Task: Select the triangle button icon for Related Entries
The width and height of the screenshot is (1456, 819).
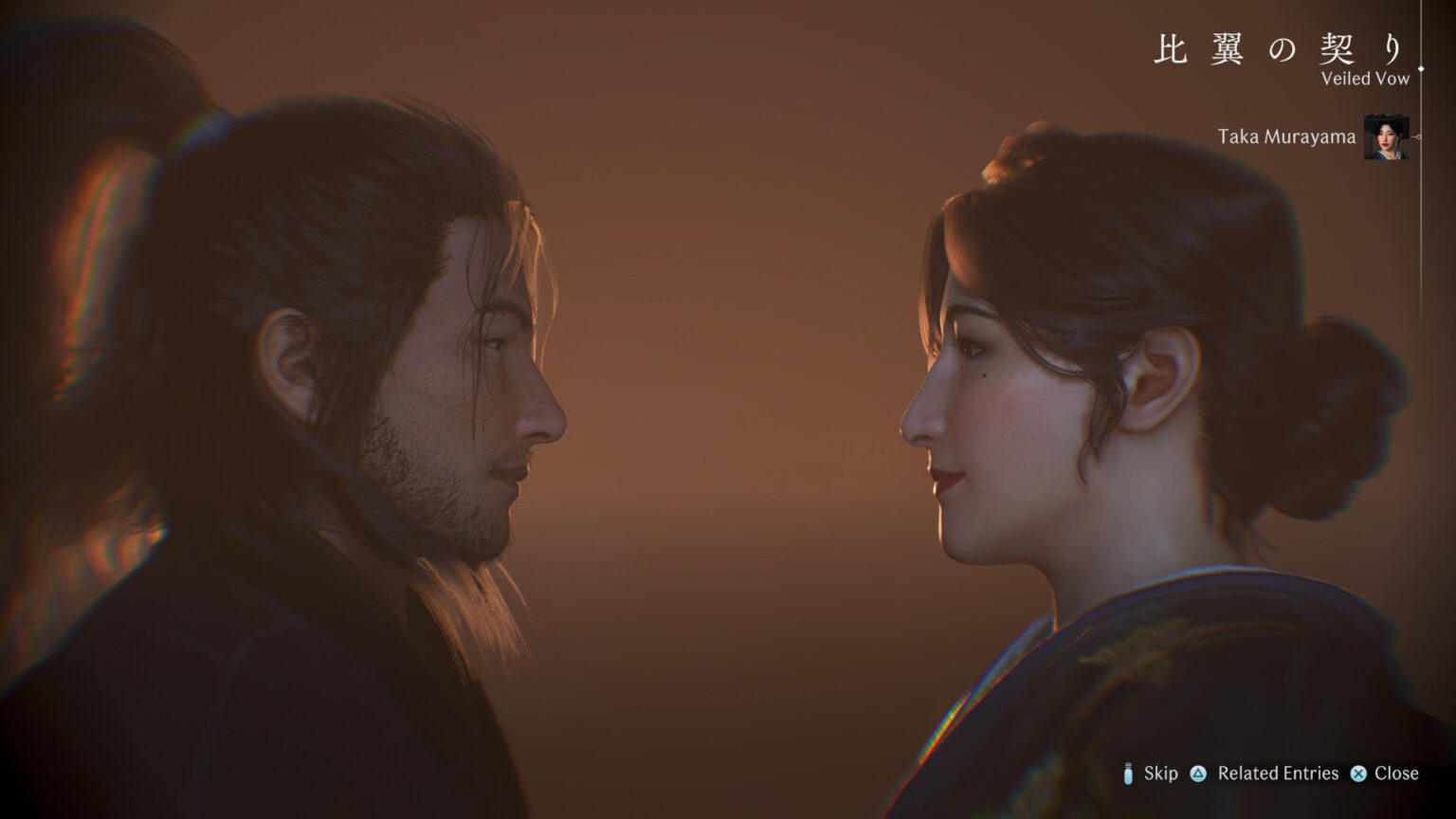Action: (x=1200, y=773)
